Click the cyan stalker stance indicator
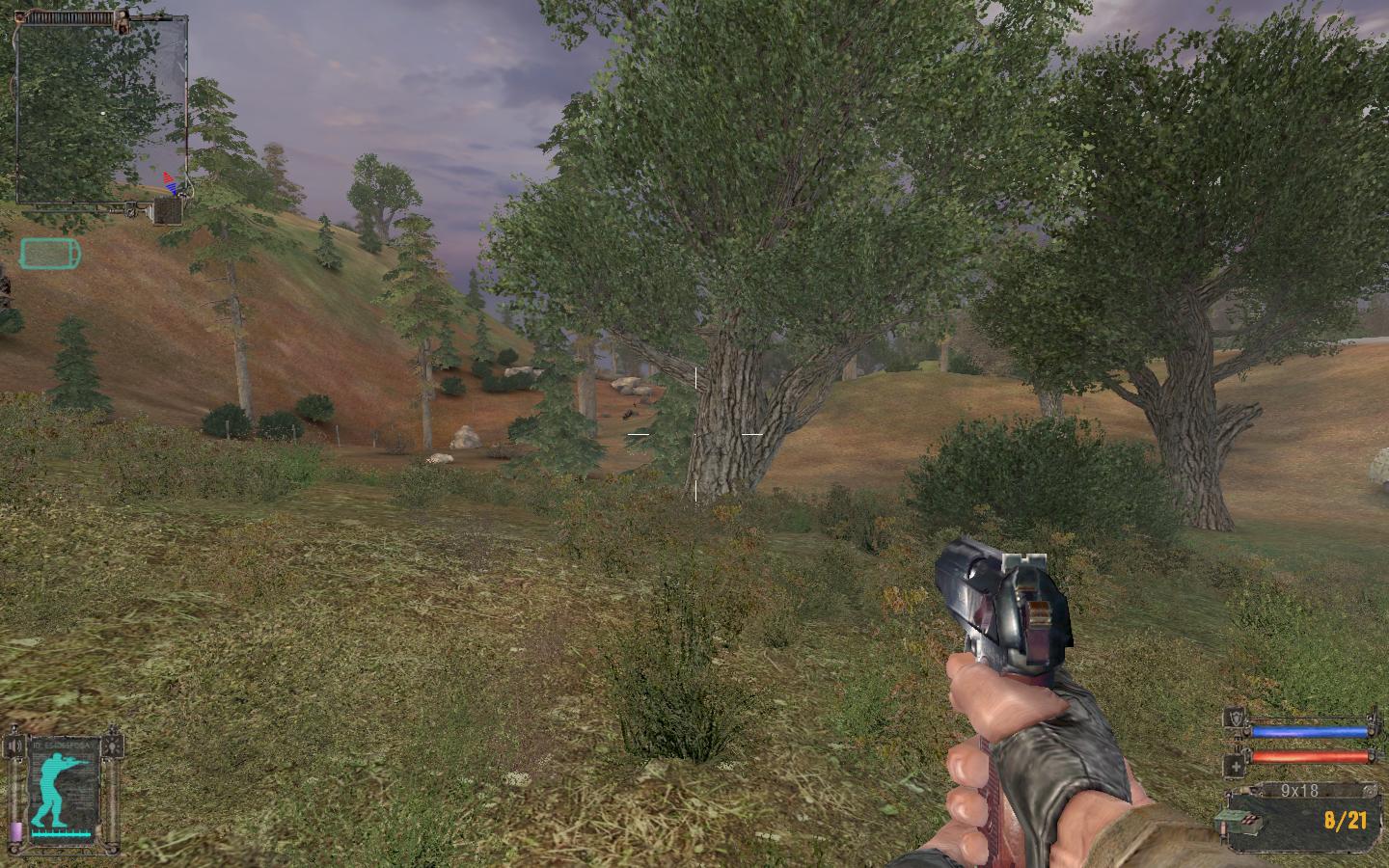Screen dimensions: 1389x868 click(62, 778)
